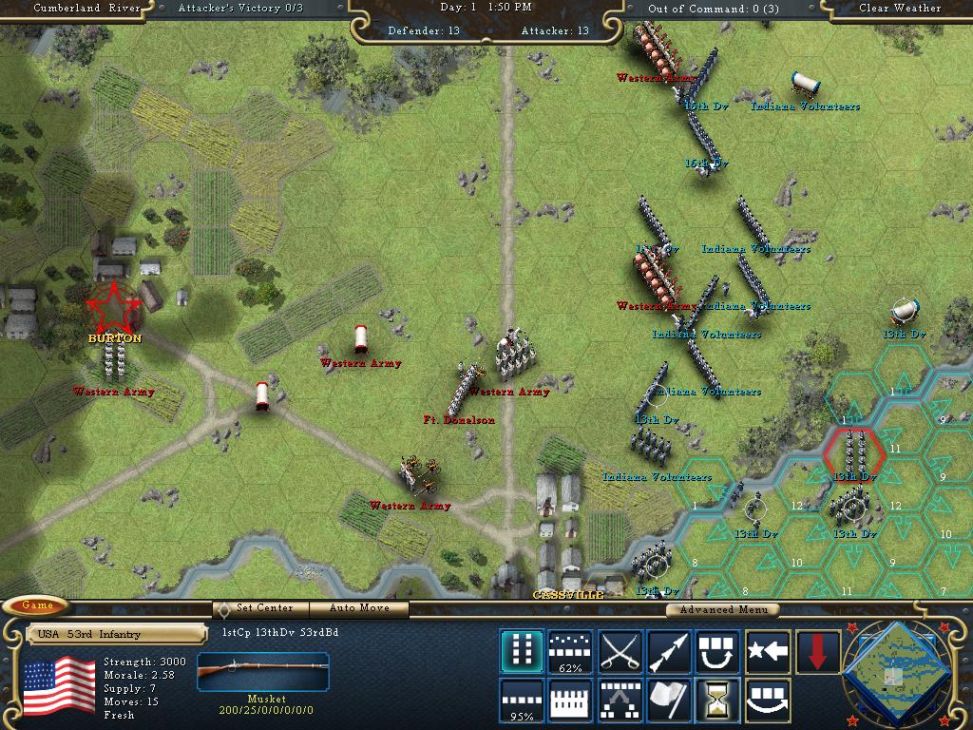Select the column formation icon
Screen dimensions: 973x730
[522, 651]
